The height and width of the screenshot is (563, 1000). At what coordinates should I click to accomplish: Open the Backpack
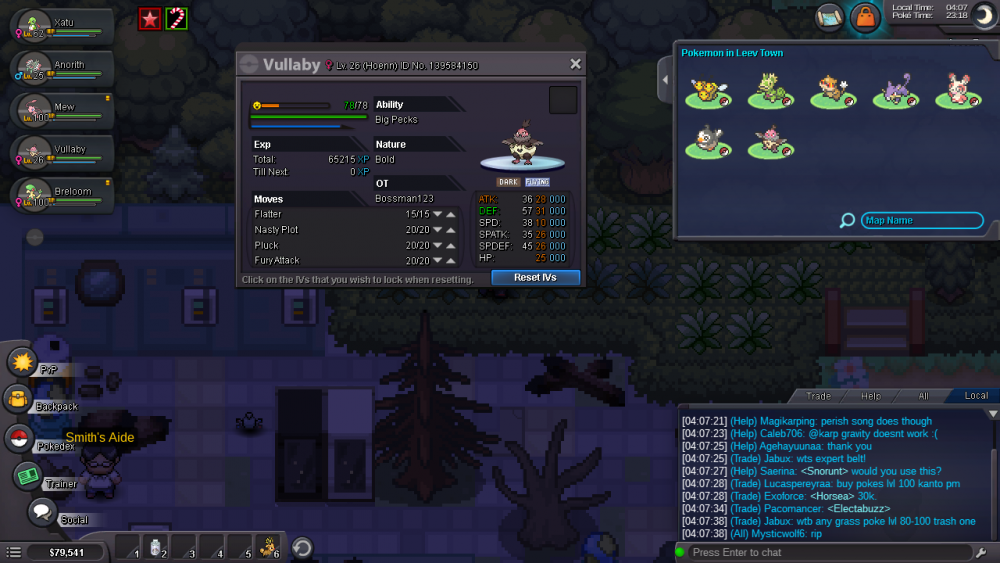[x=20, y=400]
